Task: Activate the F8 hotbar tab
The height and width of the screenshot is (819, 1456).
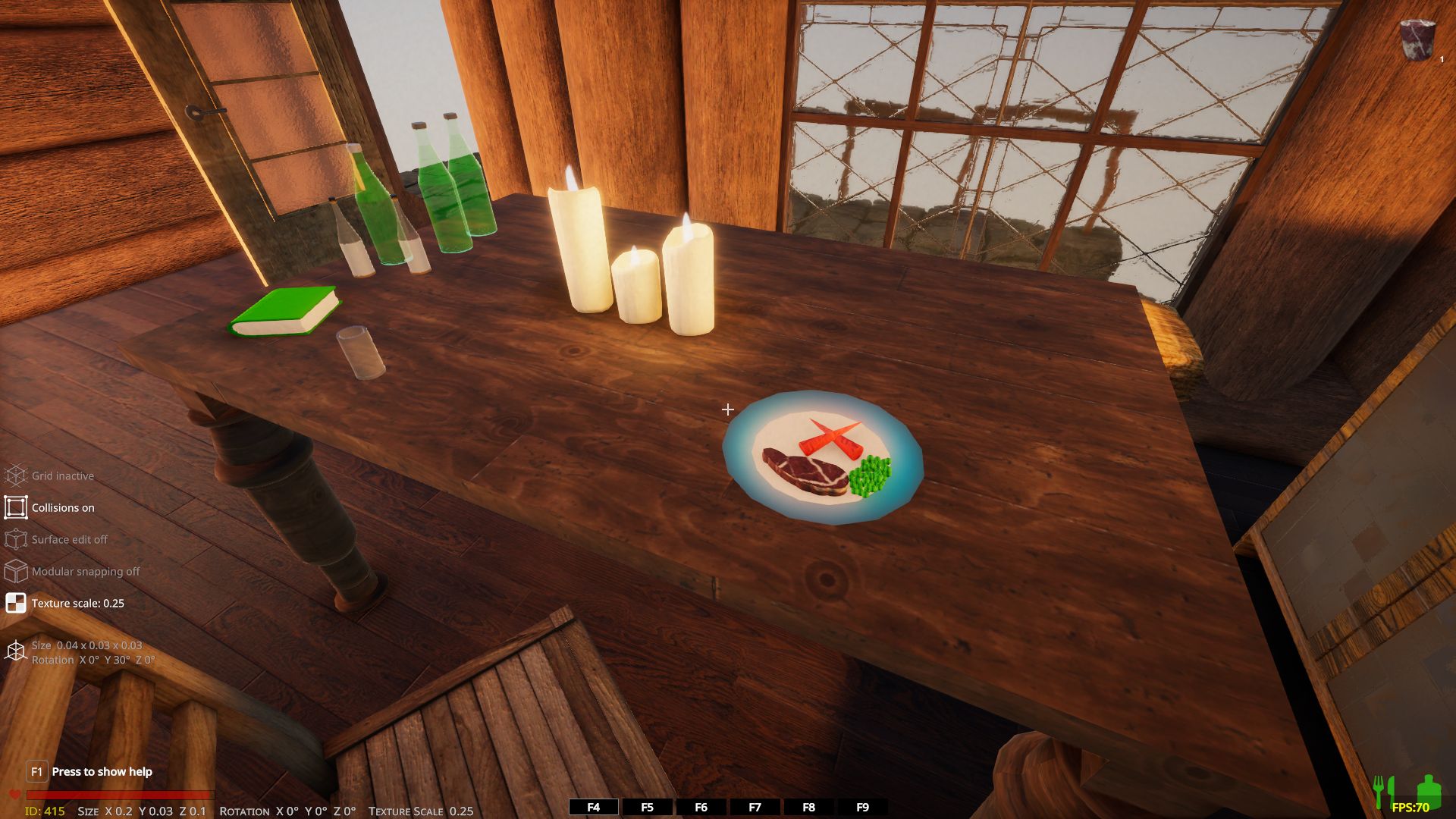Action: [808, 808]
